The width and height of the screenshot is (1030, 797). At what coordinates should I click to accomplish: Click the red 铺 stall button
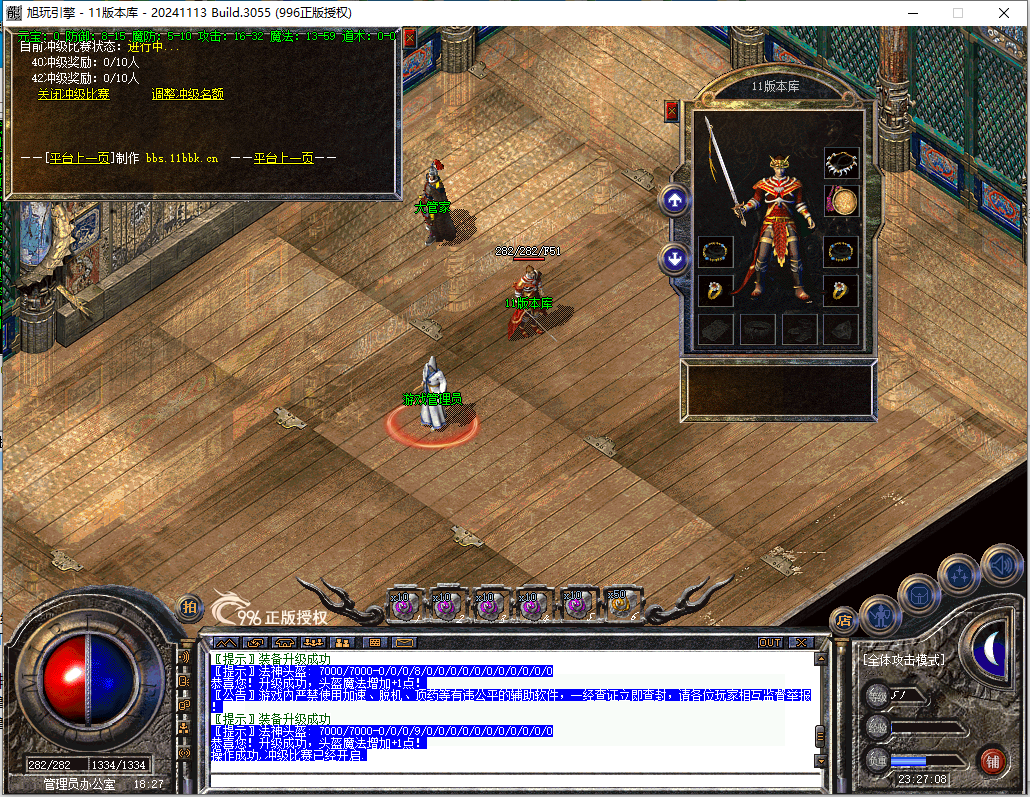coord(992,760)
